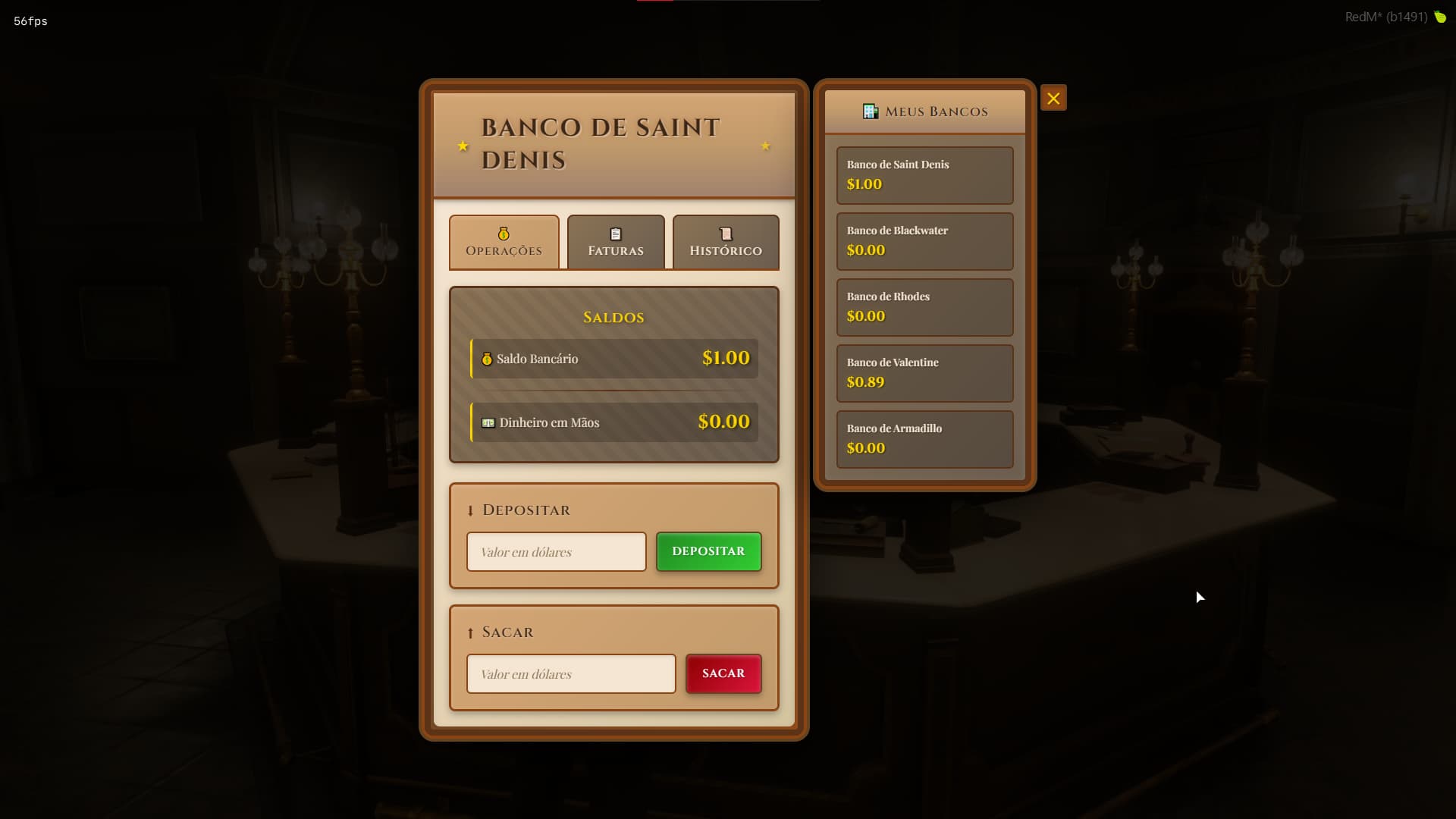The image size is (1456, 819).
Task: Click the invoice icon on Faturas tab
Action: pos(614,232)
